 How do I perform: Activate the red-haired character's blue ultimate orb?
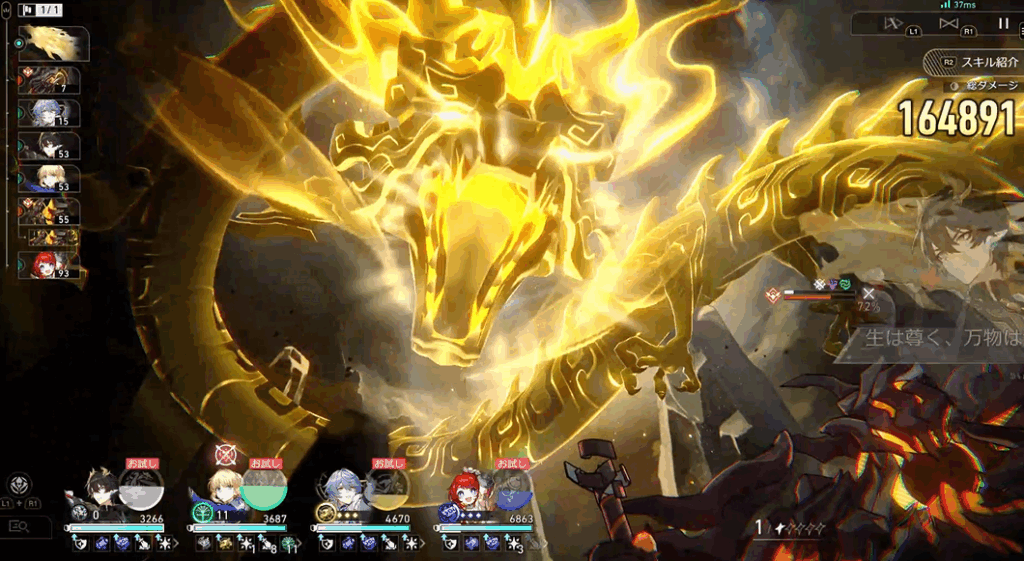point(513,492)
